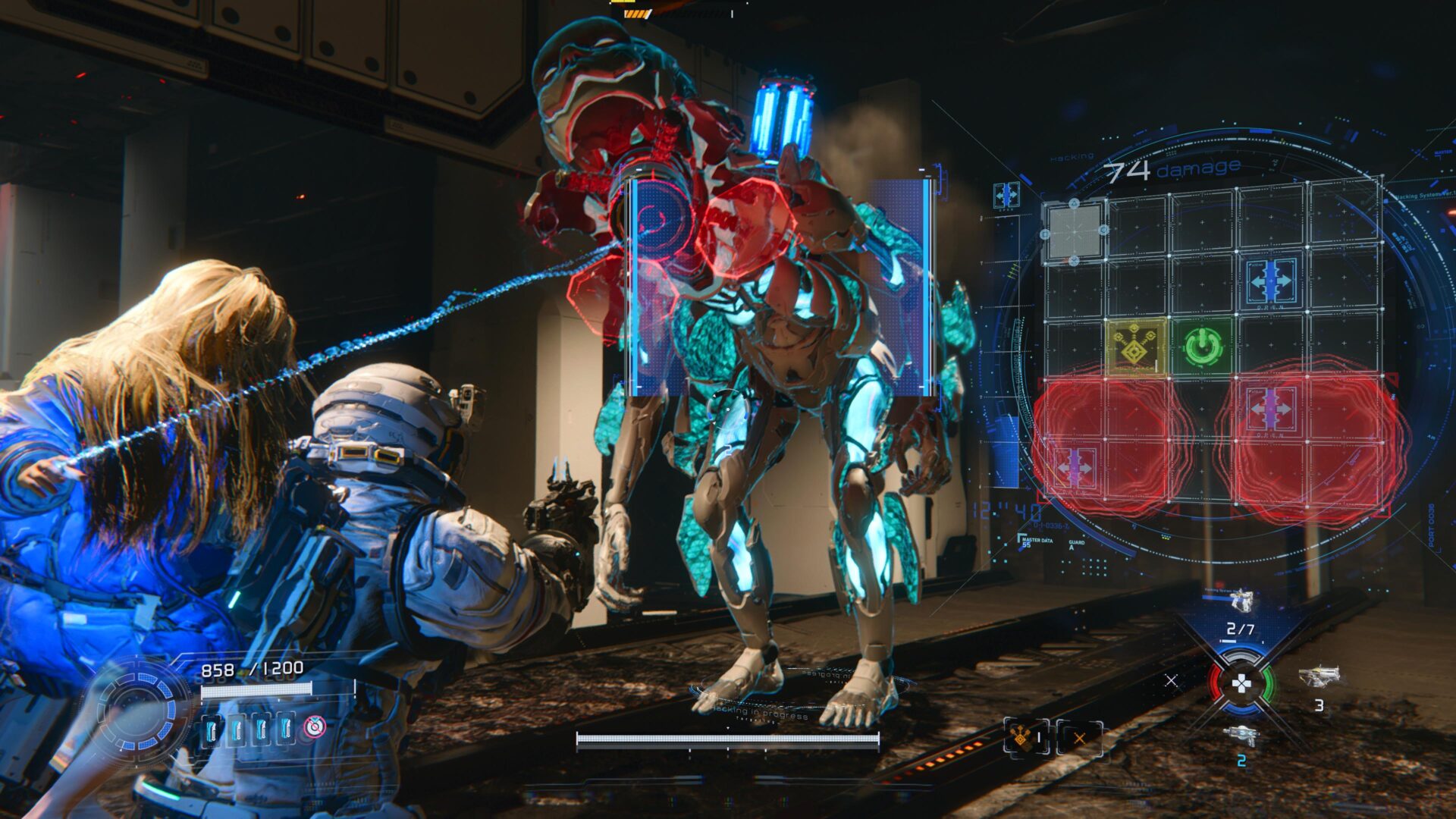The height and width of the screenshot is (819, 1456).
Task: Use the orange hacking node item slot
Action: 1026,736
